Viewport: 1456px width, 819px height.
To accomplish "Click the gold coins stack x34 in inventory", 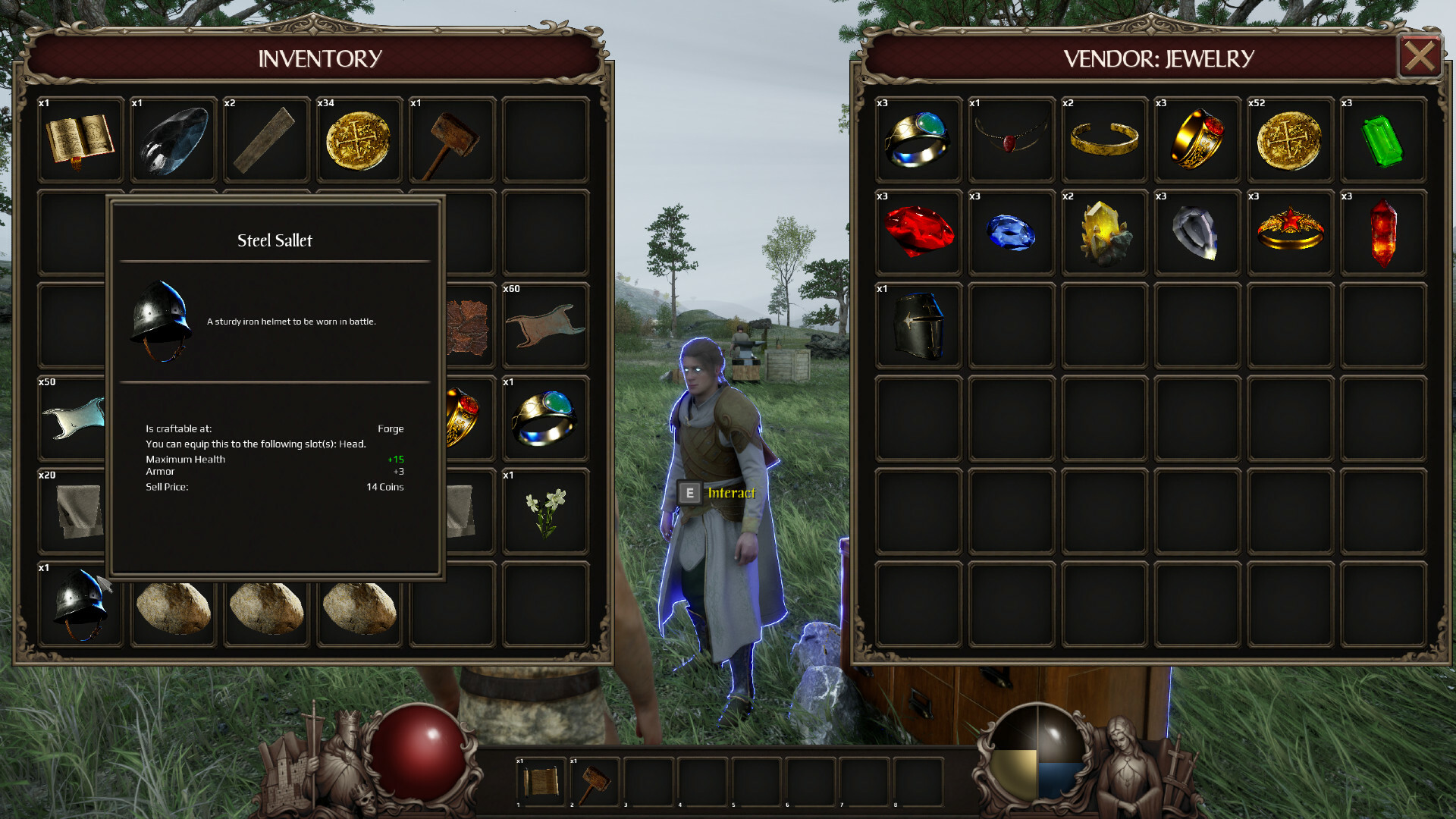I will (359, 140).
